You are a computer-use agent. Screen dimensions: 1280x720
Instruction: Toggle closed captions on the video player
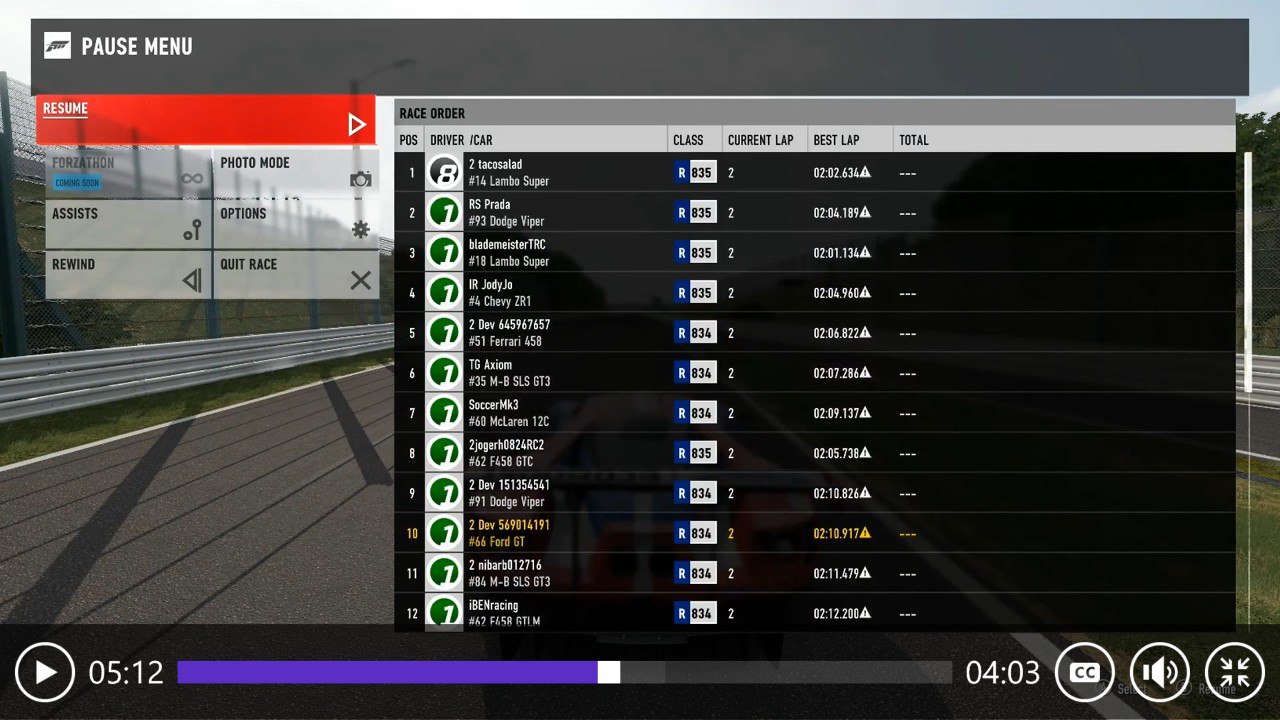pos(1085,672)
